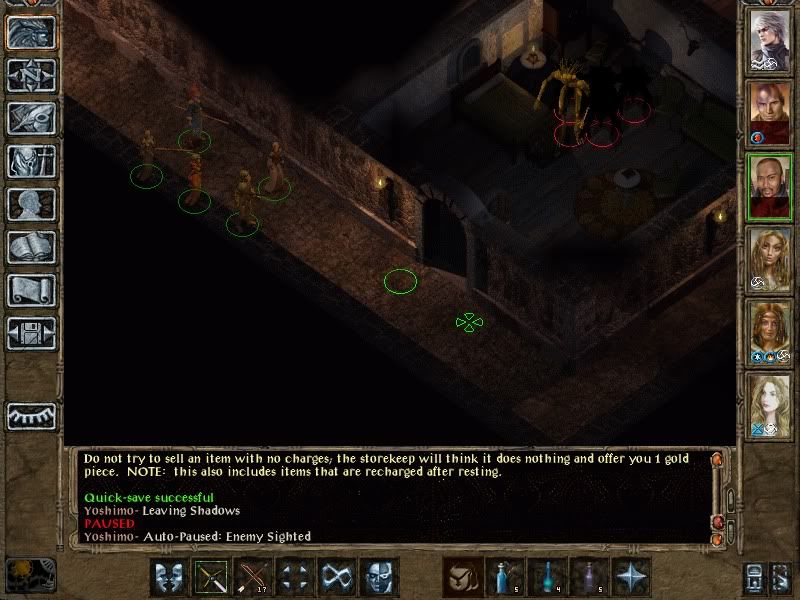
Task: Click the closed-eye rest button
Action: [31, 415]
